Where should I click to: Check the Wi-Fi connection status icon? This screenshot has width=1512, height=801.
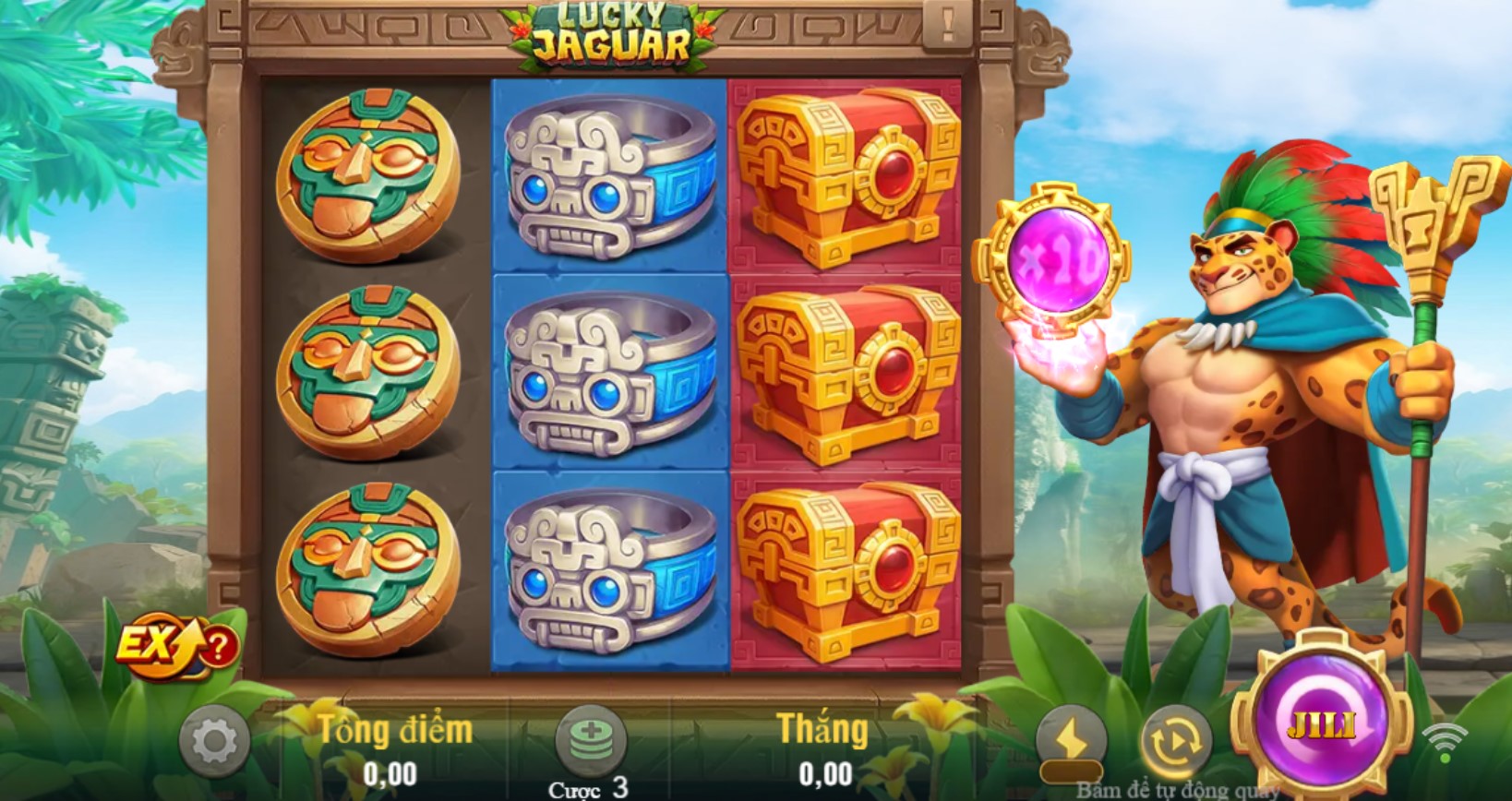pyautogui.click(x=1444, y=738)
